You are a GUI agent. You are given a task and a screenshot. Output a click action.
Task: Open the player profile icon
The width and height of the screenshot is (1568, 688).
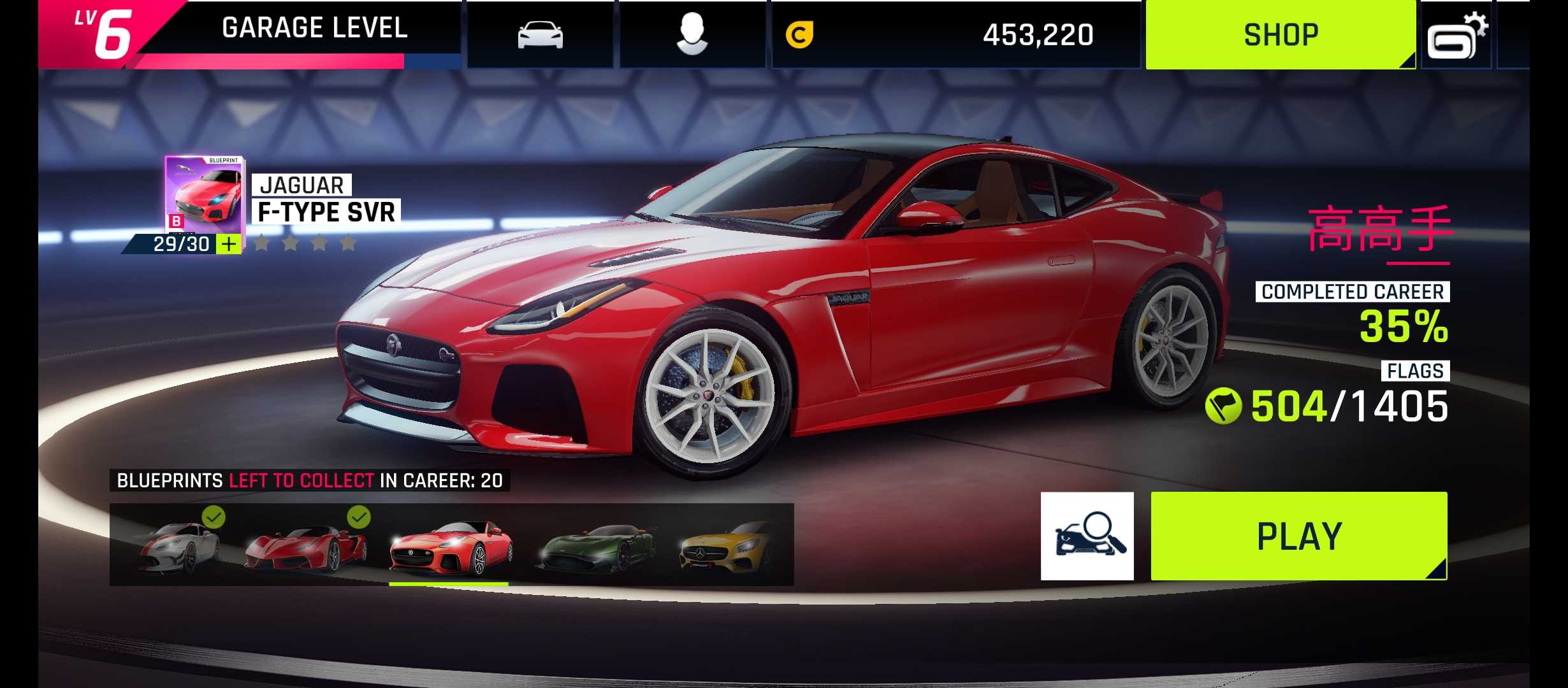point(692,34)
